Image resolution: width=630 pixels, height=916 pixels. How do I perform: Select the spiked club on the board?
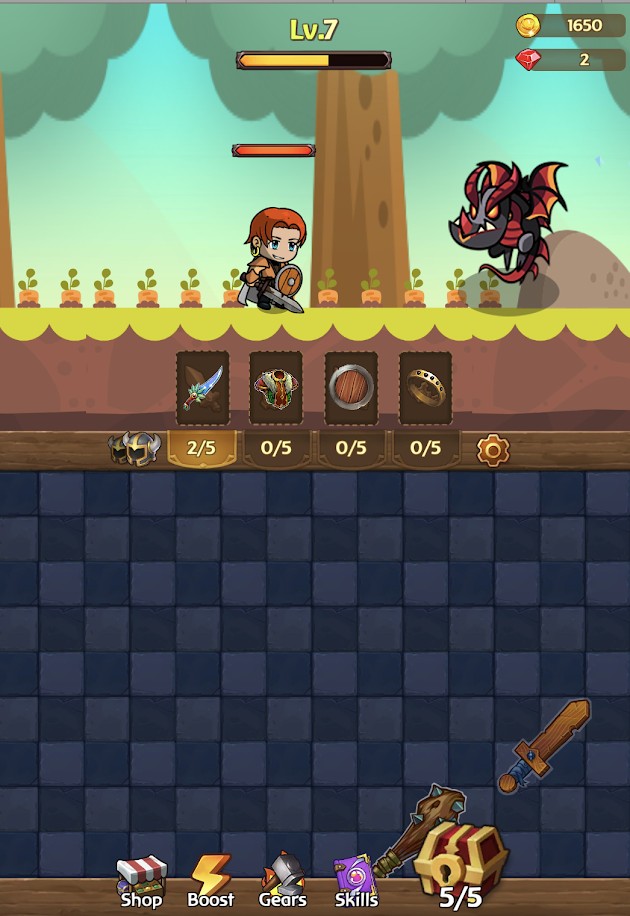pyautogui.click(x=420, y=828)
